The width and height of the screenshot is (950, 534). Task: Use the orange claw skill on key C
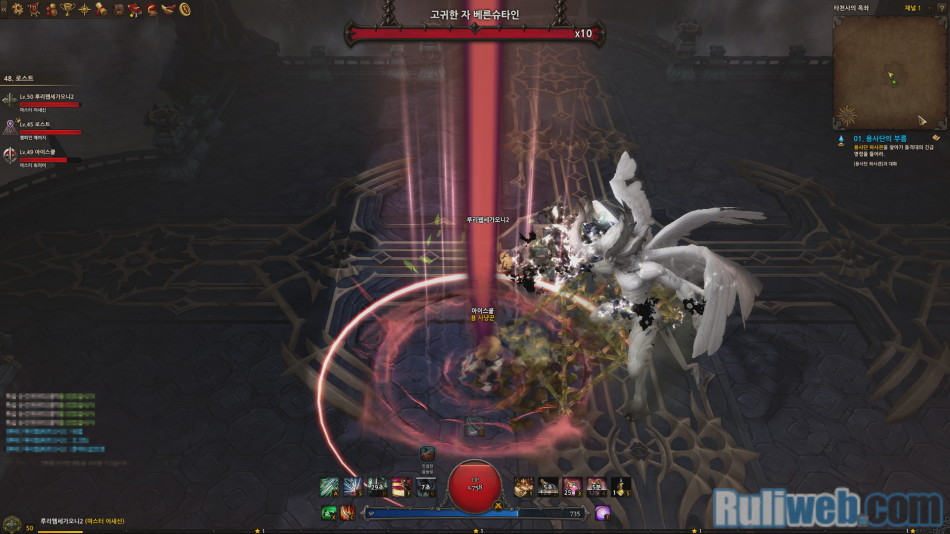tap(346, 513)
